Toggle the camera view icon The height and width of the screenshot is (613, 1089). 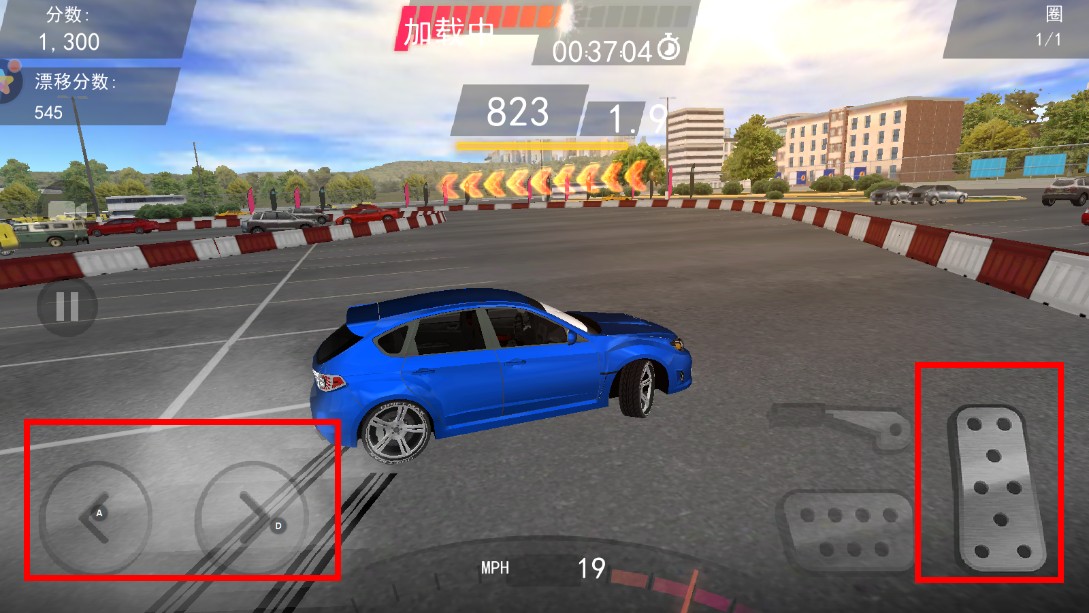click(x=64, y=211)
